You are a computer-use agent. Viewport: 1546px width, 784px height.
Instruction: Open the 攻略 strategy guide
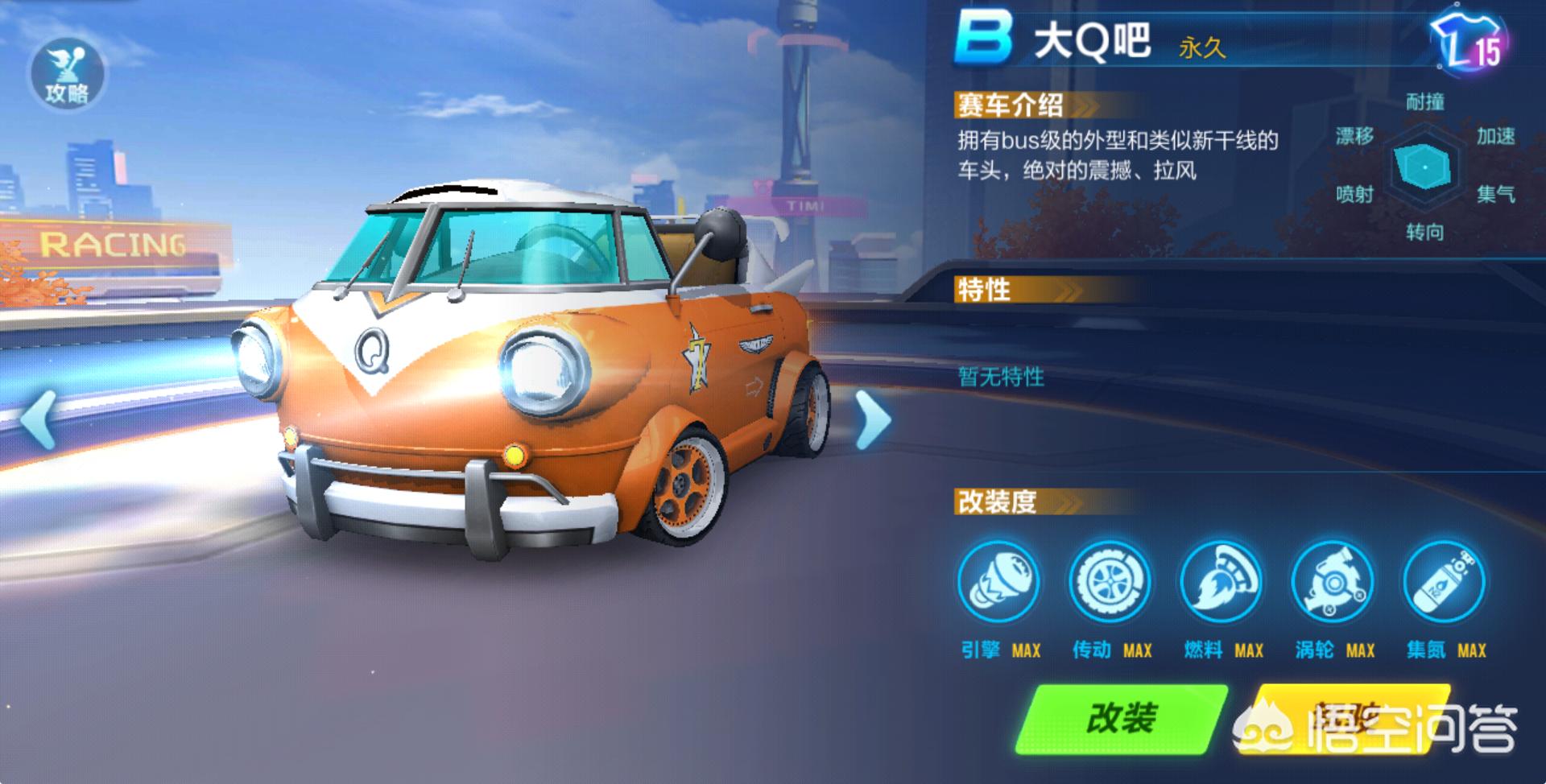68,74
